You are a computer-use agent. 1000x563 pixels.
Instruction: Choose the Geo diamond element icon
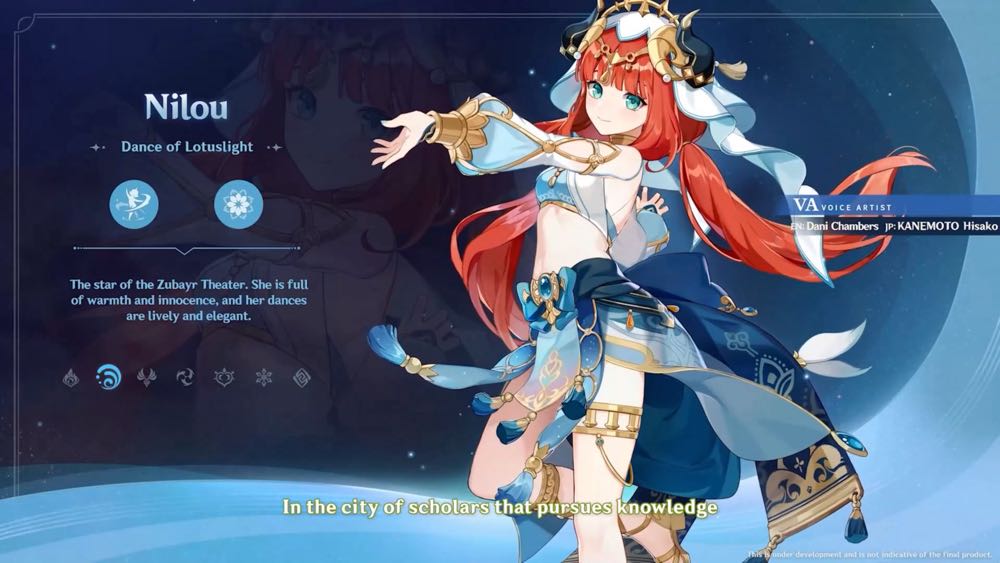pyautogui.click(x=301, y=377)
